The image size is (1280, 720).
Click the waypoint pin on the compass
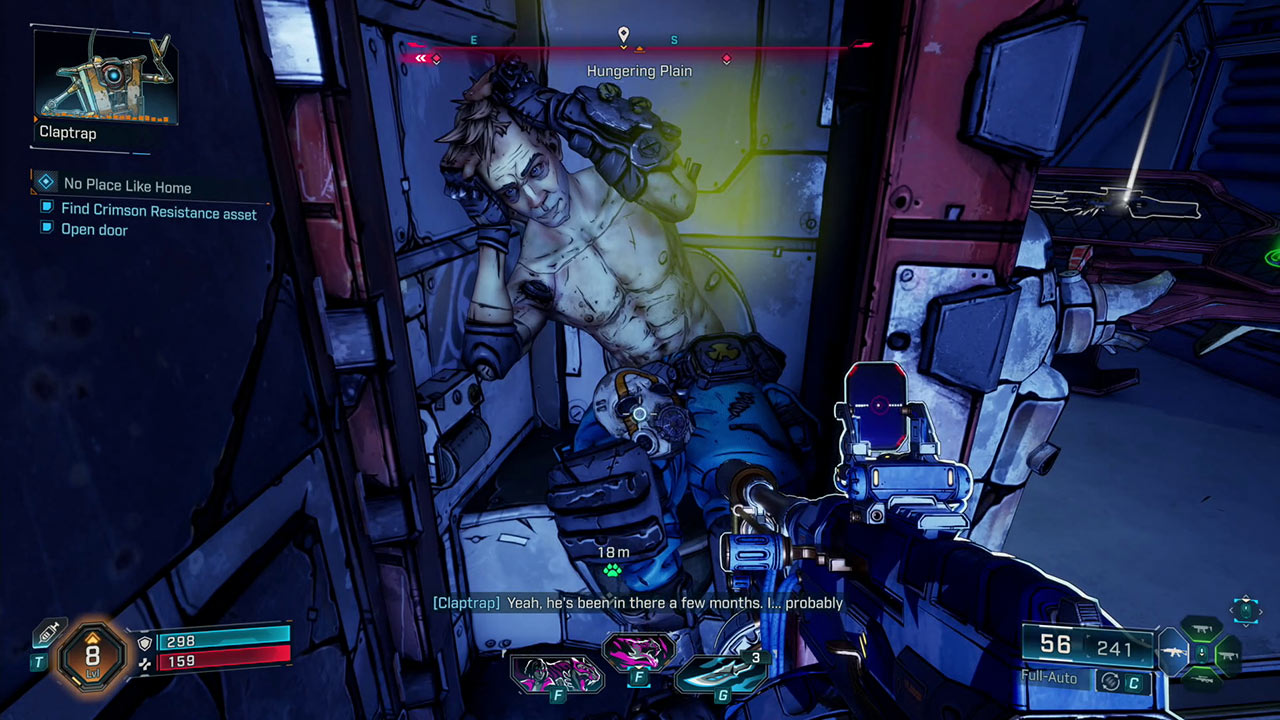pos(624,36)
